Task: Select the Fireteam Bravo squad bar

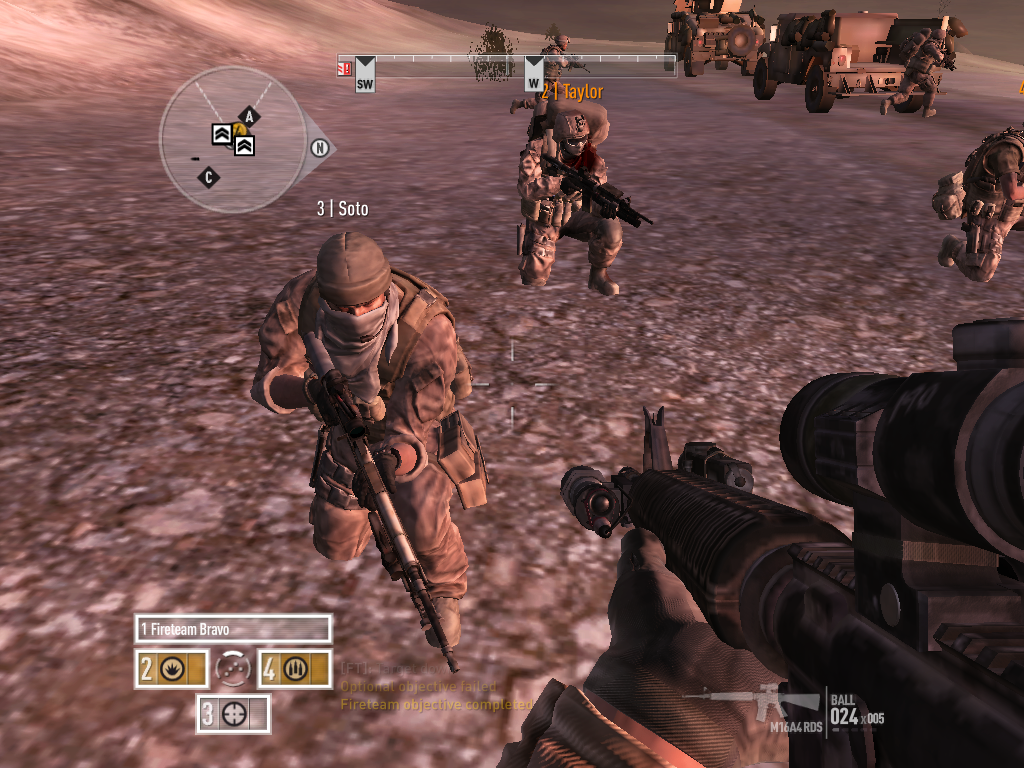Action: 233,629
